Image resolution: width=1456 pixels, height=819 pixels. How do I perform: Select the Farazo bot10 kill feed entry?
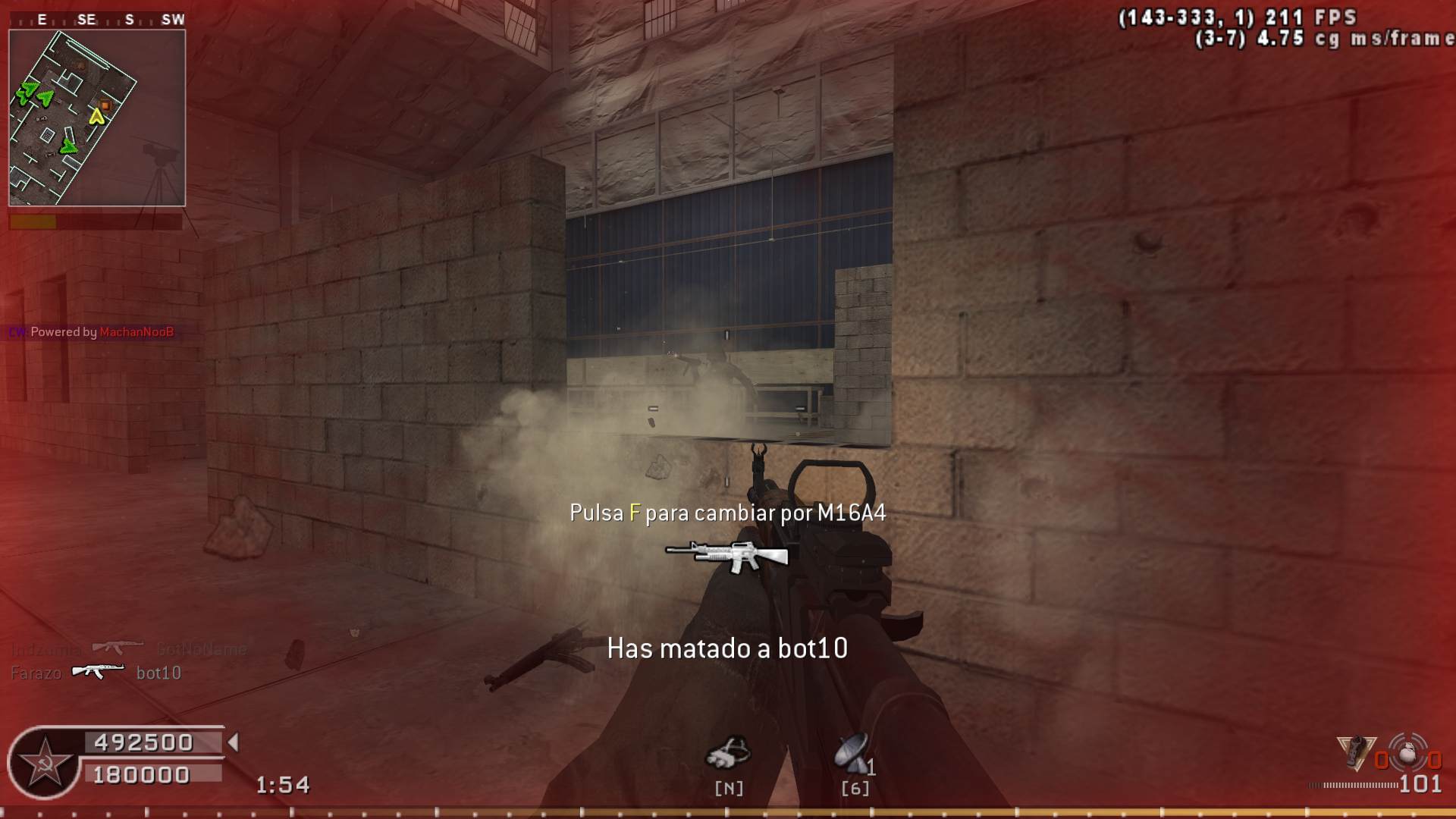pyautogui.click(x=96, y=672)
